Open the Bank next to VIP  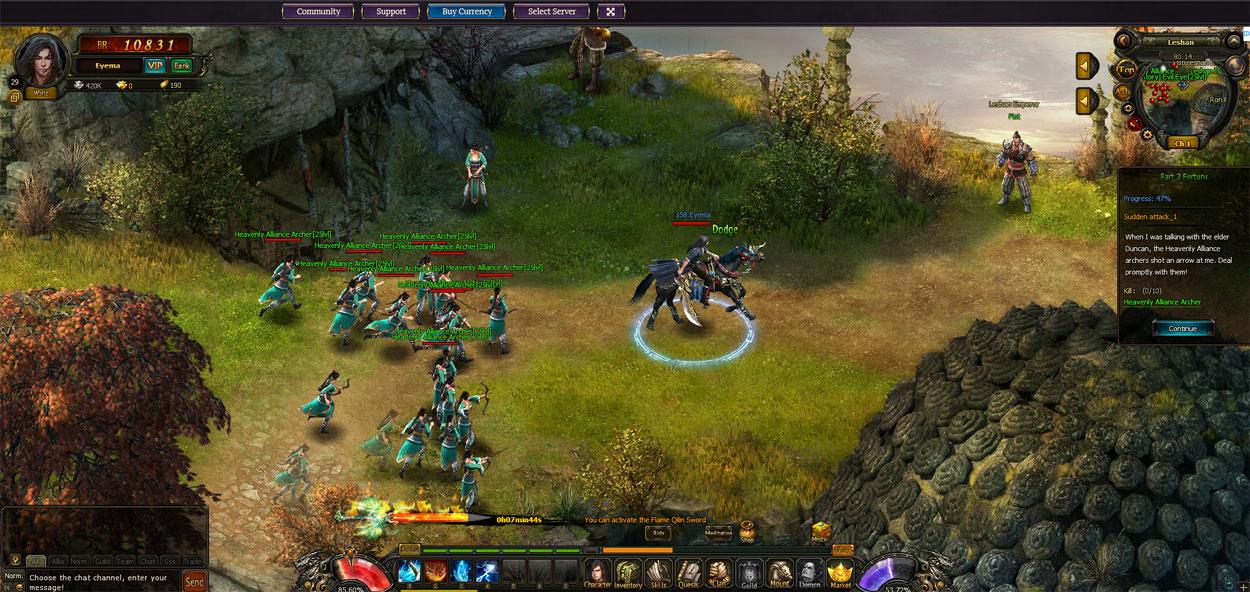pos(181,66)
